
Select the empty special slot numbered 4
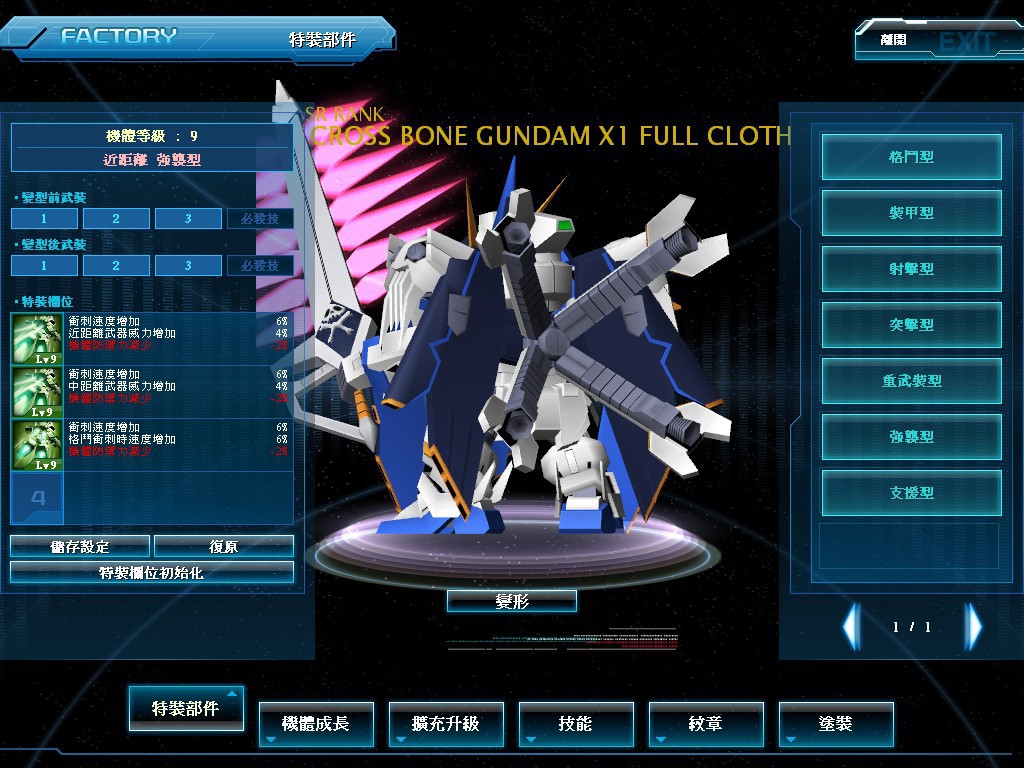[x=37, y=498]
